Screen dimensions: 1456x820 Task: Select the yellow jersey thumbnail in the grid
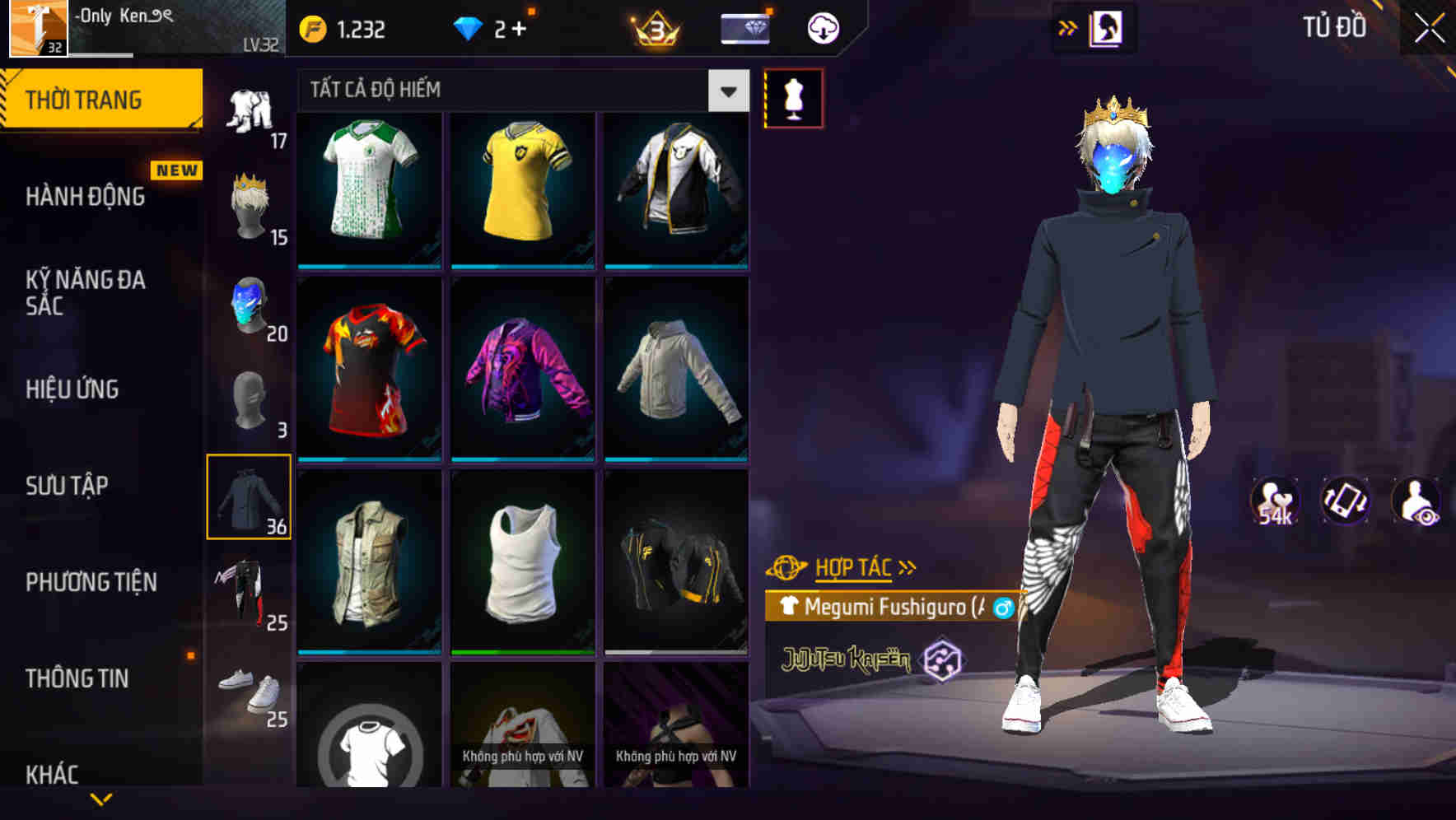(523, 189)
